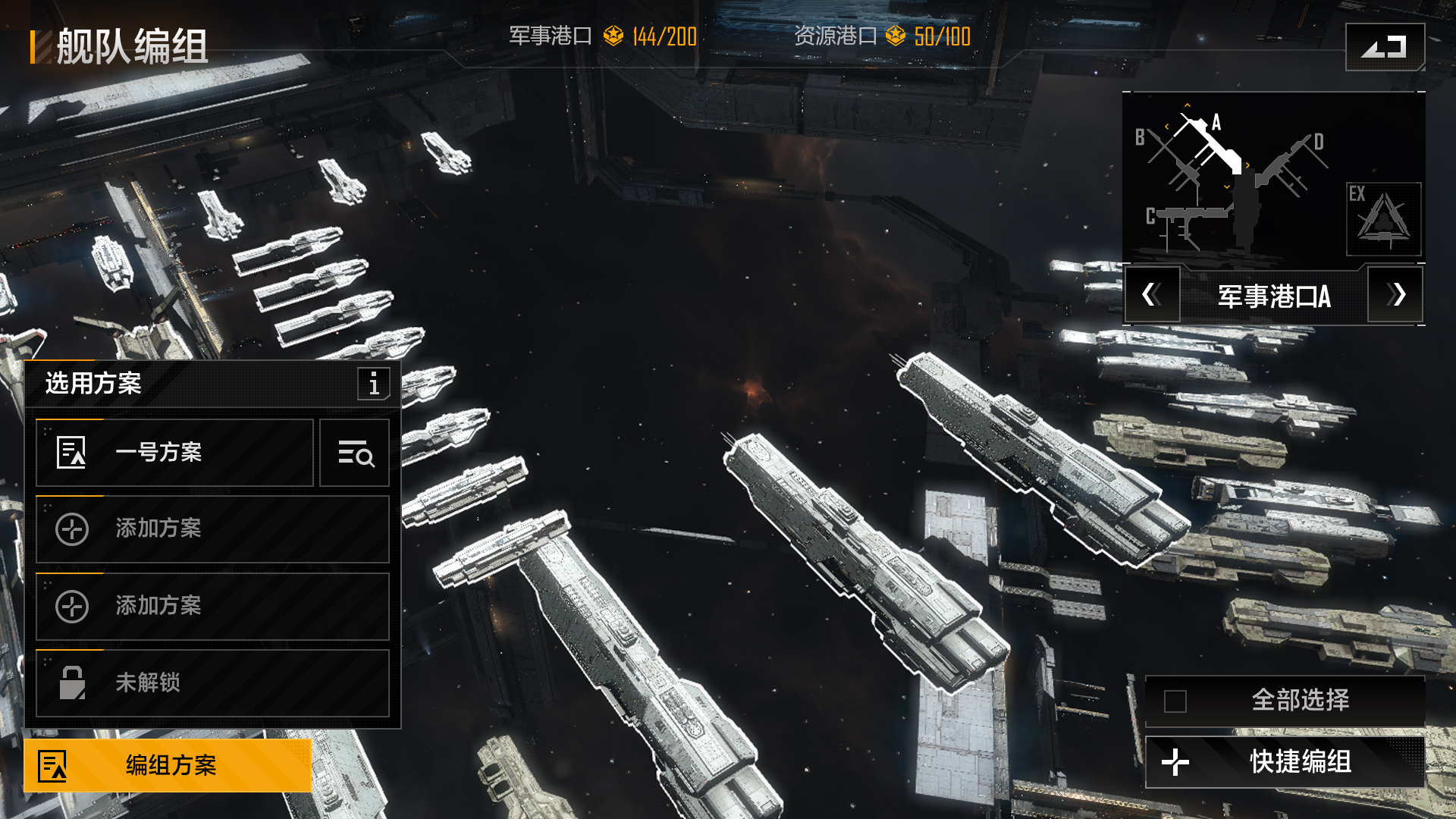Open the 选用方案 info button
1456x819 pixels.
(374, 384)
